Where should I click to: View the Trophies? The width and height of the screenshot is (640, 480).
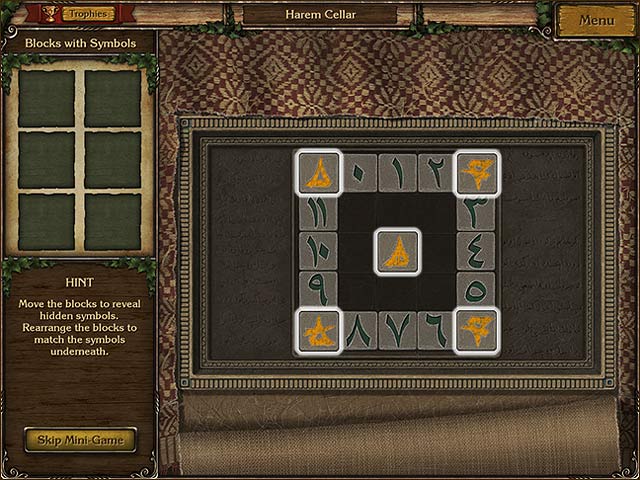pyautogui.click(x=88, y=14)
